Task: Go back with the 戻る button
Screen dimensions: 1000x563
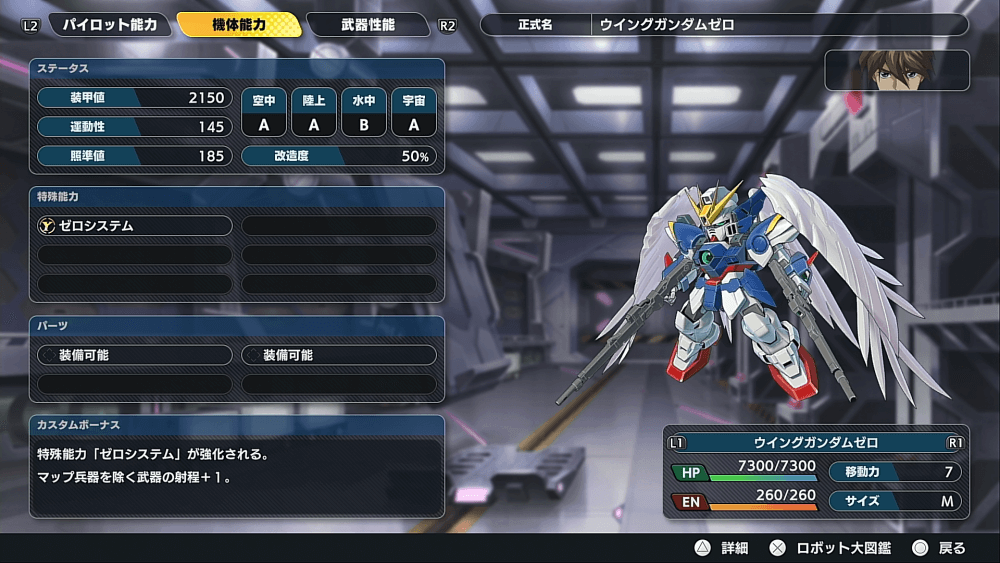Action: coord(939,548)
